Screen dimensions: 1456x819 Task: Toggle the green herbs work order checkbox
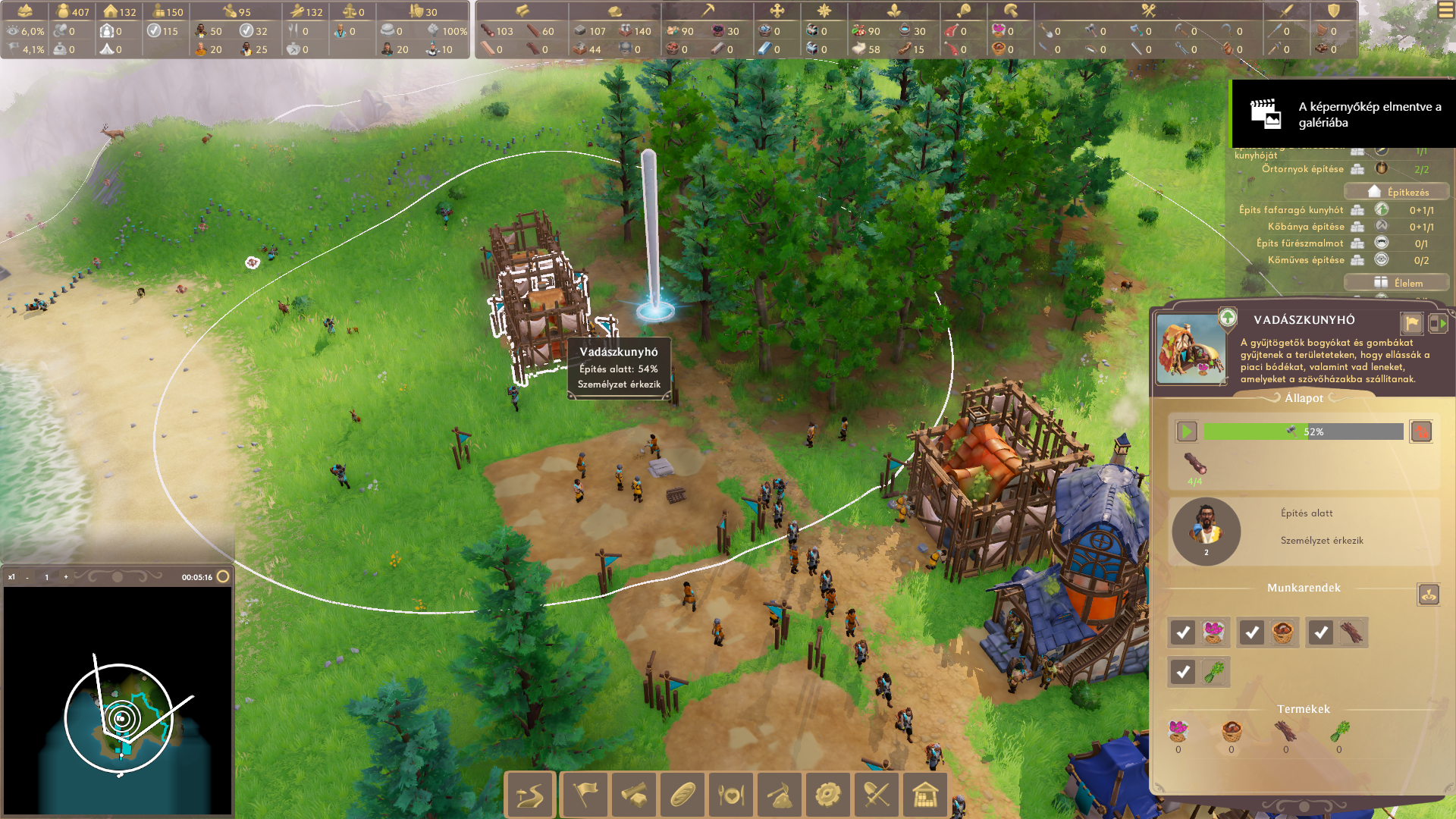[x=1183, y=671]
